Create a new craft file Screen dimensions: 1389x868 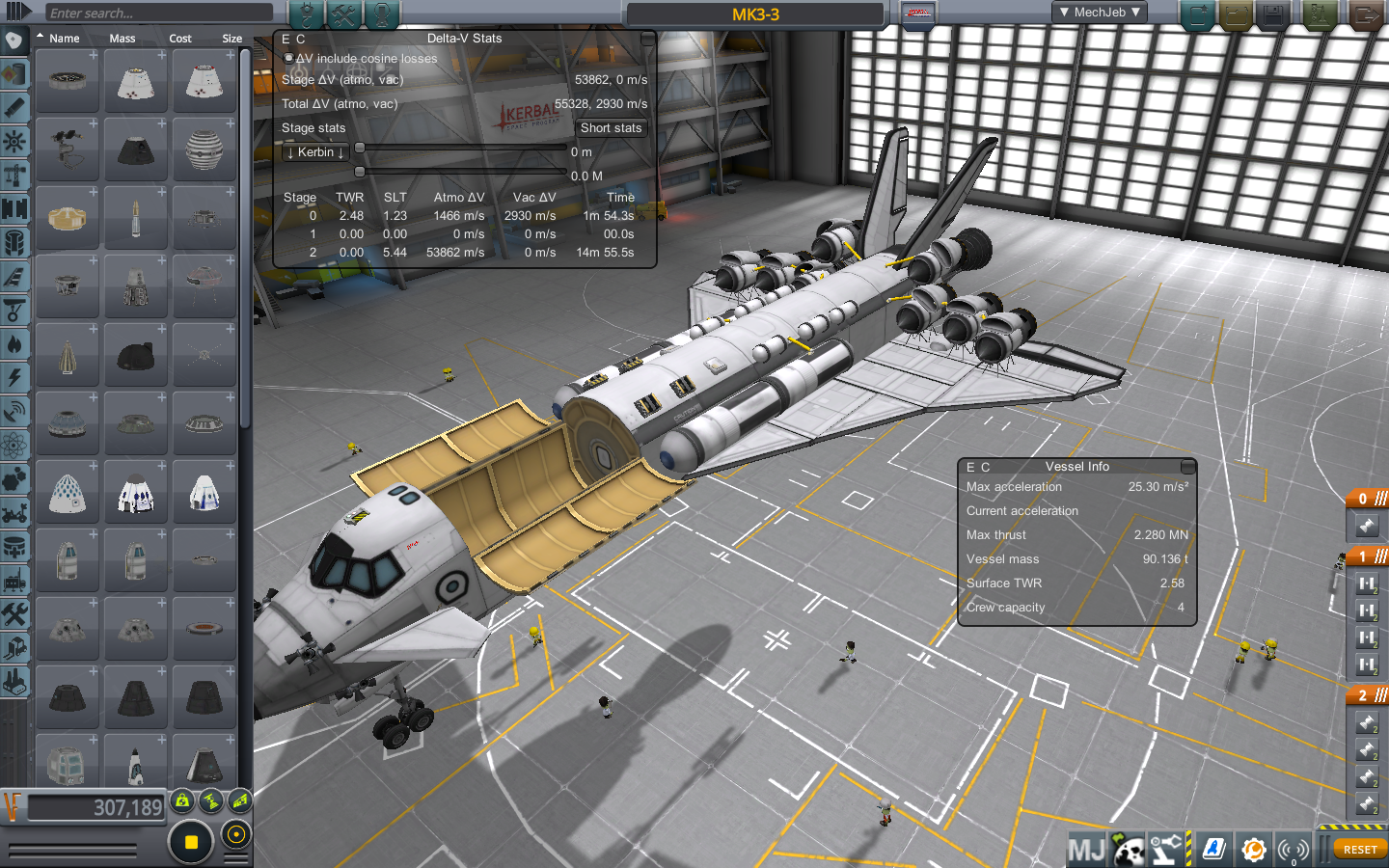click(1198, 14)
